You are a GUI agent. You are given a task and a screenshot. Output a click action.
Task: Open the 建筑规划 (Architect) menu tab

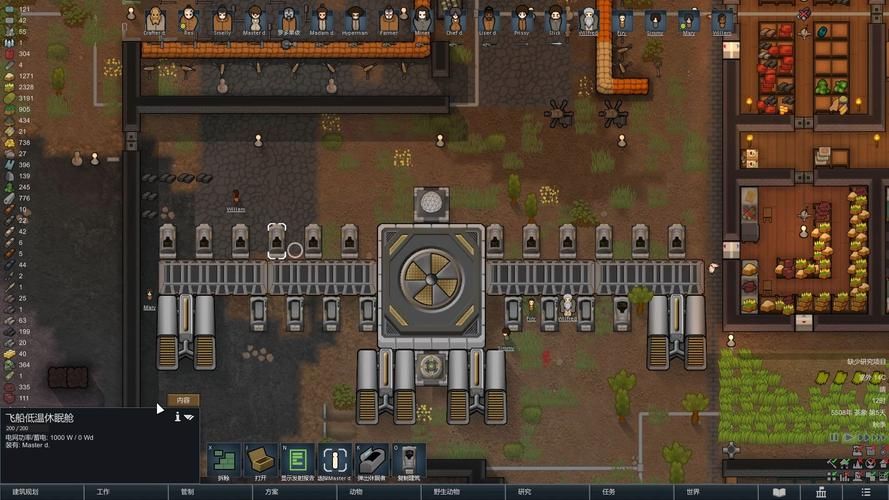[x=25, y=492]
